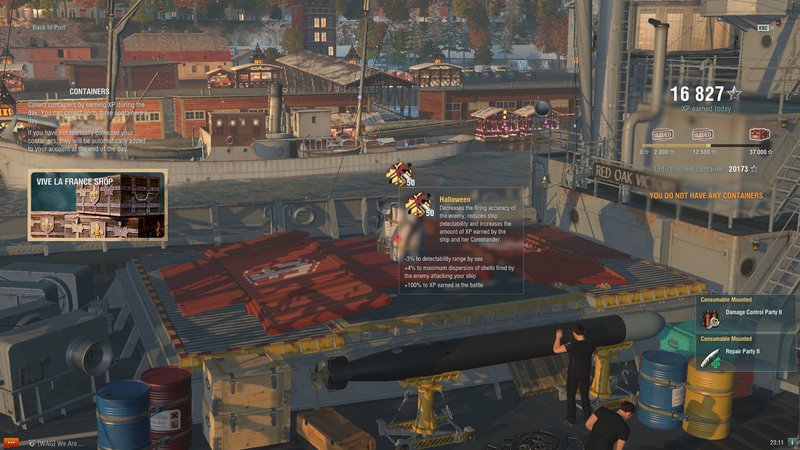Screen dimensions: 800x450
Task: Open the Vive La France Shop banner
Action: (97, 207)
